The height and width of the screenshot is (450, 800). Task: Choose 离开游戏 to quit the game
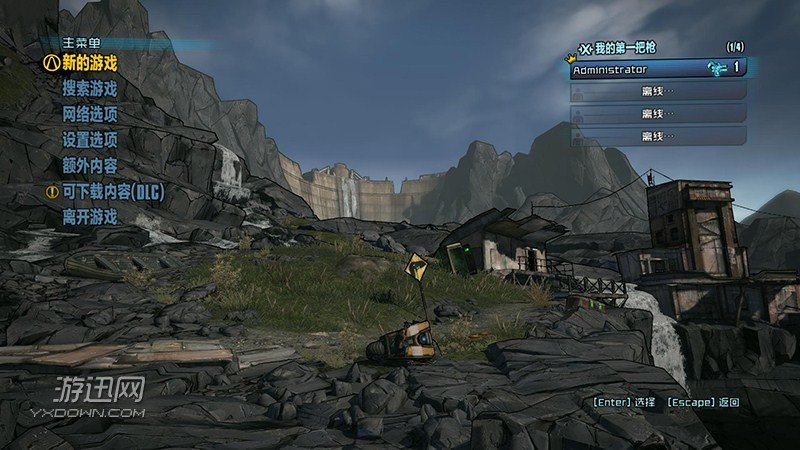coord(89,216)
